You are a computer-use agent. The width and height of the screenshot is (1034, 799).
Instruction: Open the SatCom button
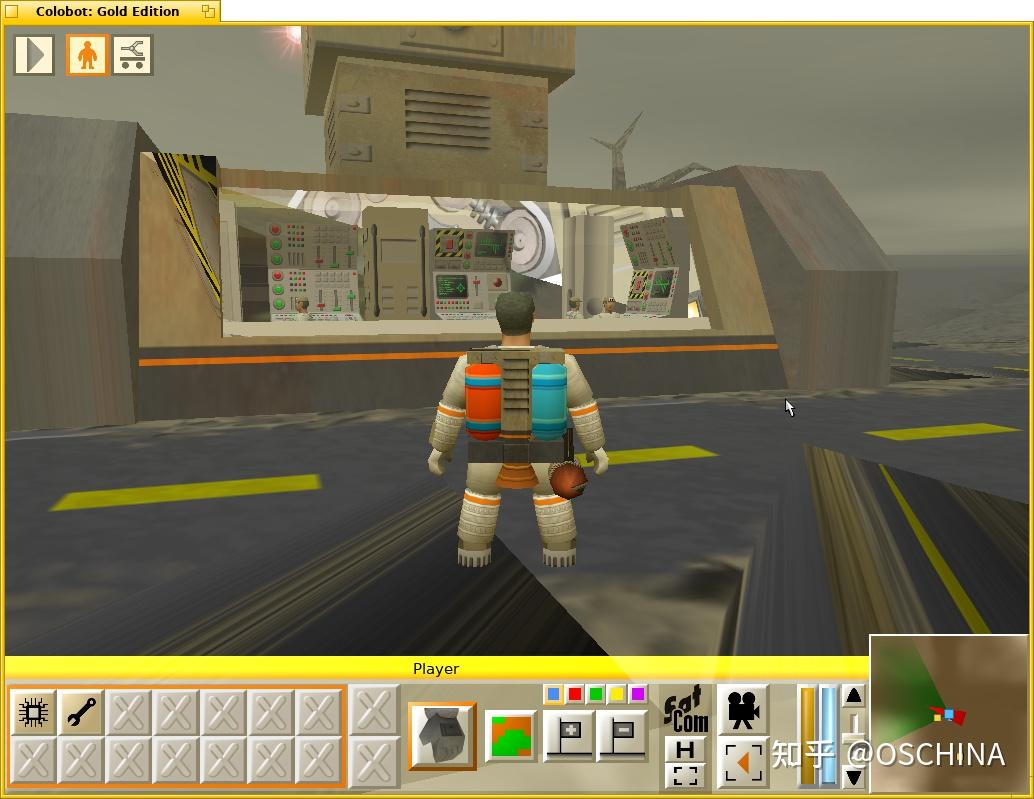click(687, 710)
